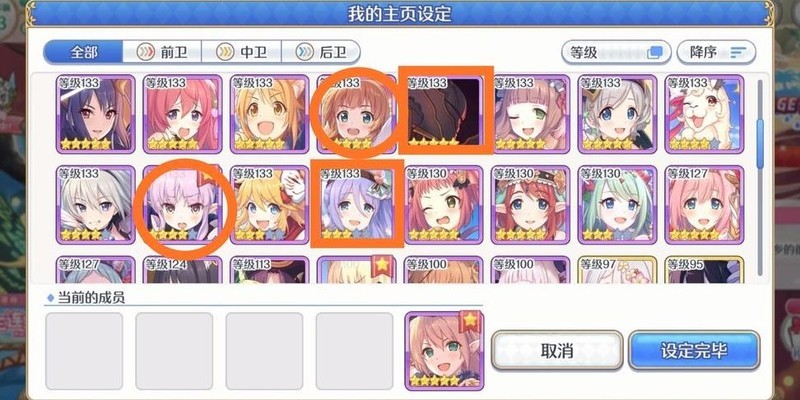Select the silver-haired girl in the top row
The height and width of the screenshot is (400, 800).
click(x=614, y=113)
